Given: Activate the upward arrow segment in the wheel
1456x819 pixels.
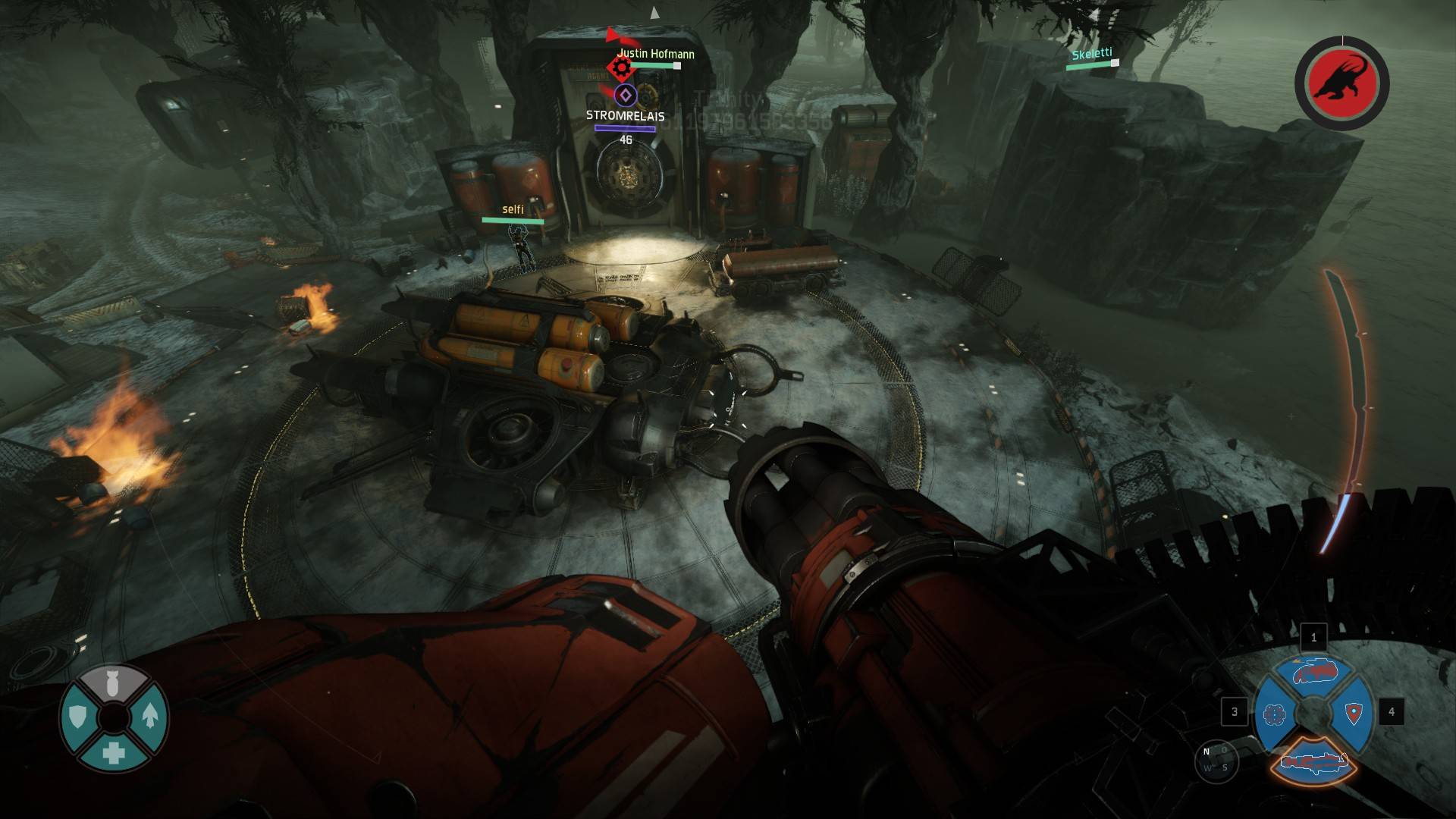Looking at the screenshot, I should click(x=149, y=715).
